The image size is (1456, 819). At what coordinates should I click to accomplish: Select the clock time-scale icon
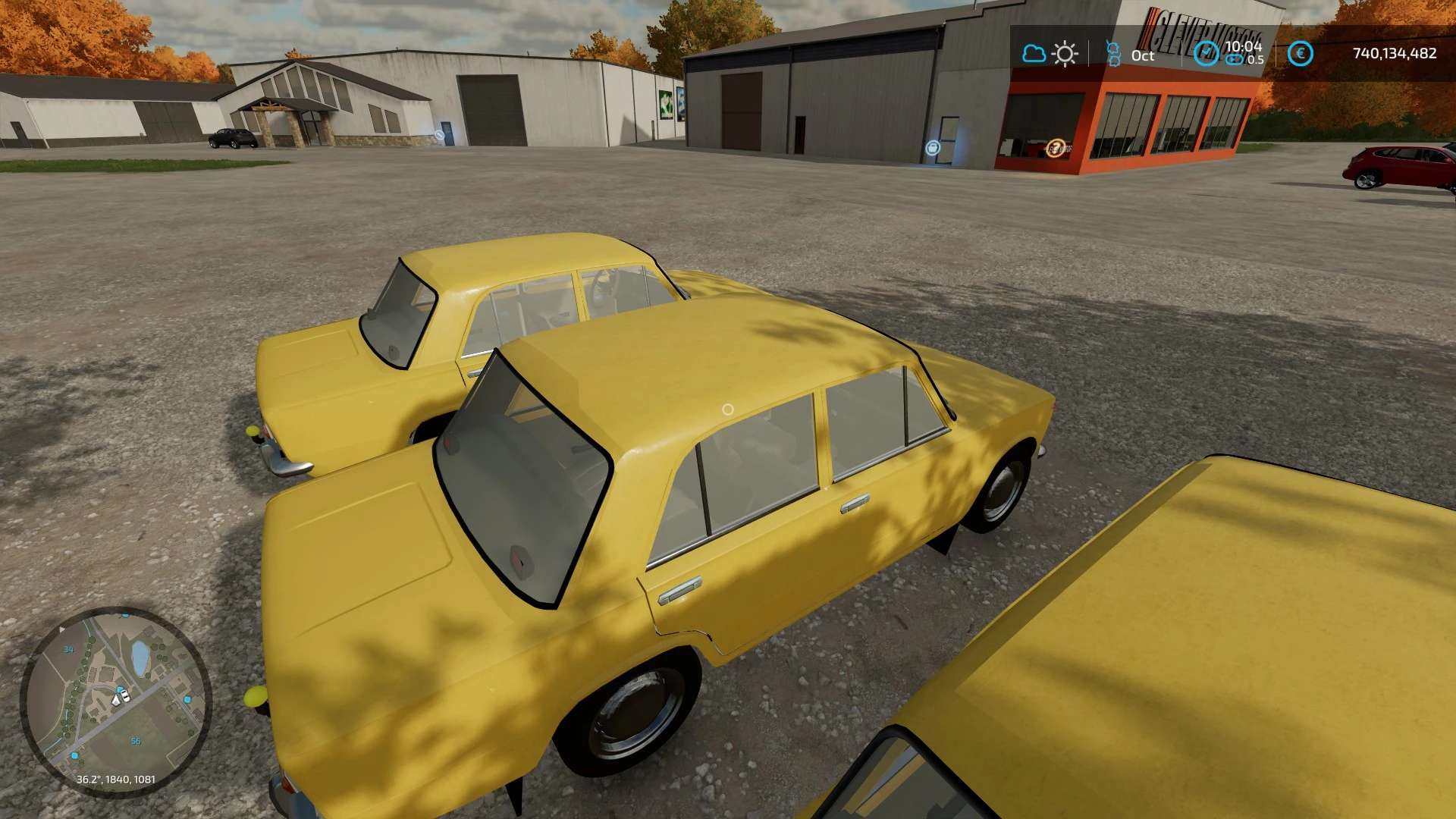click(x=1206, y=54)
